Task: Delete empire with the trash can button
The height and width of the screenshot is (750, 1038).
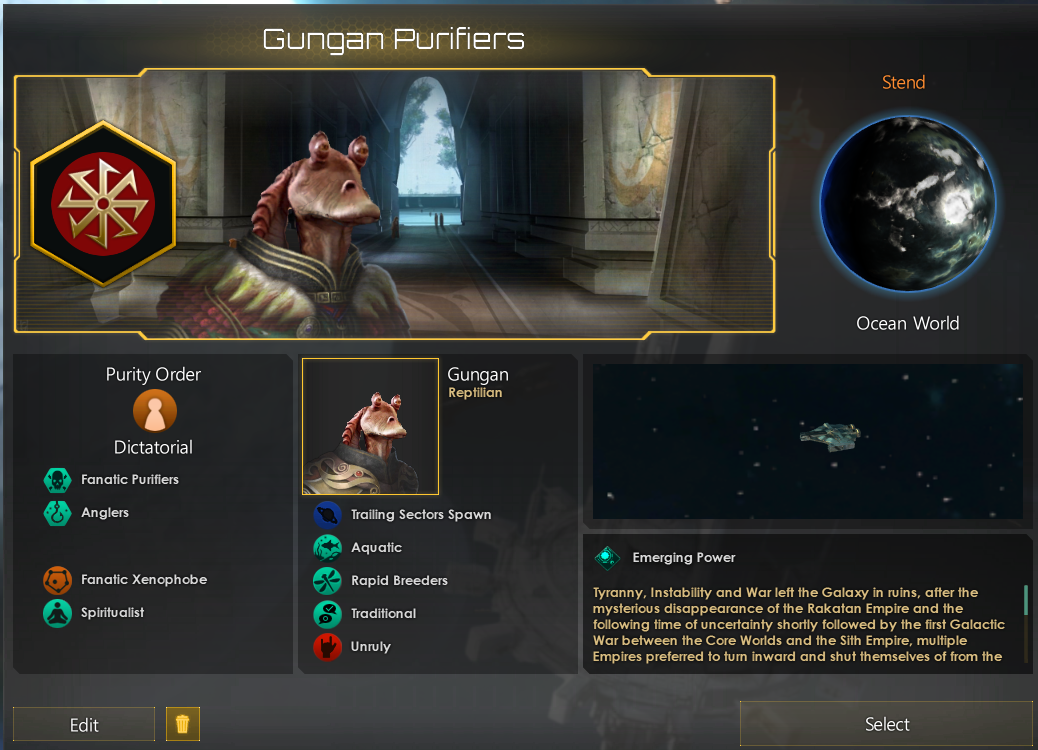Action: coord(183,724)
